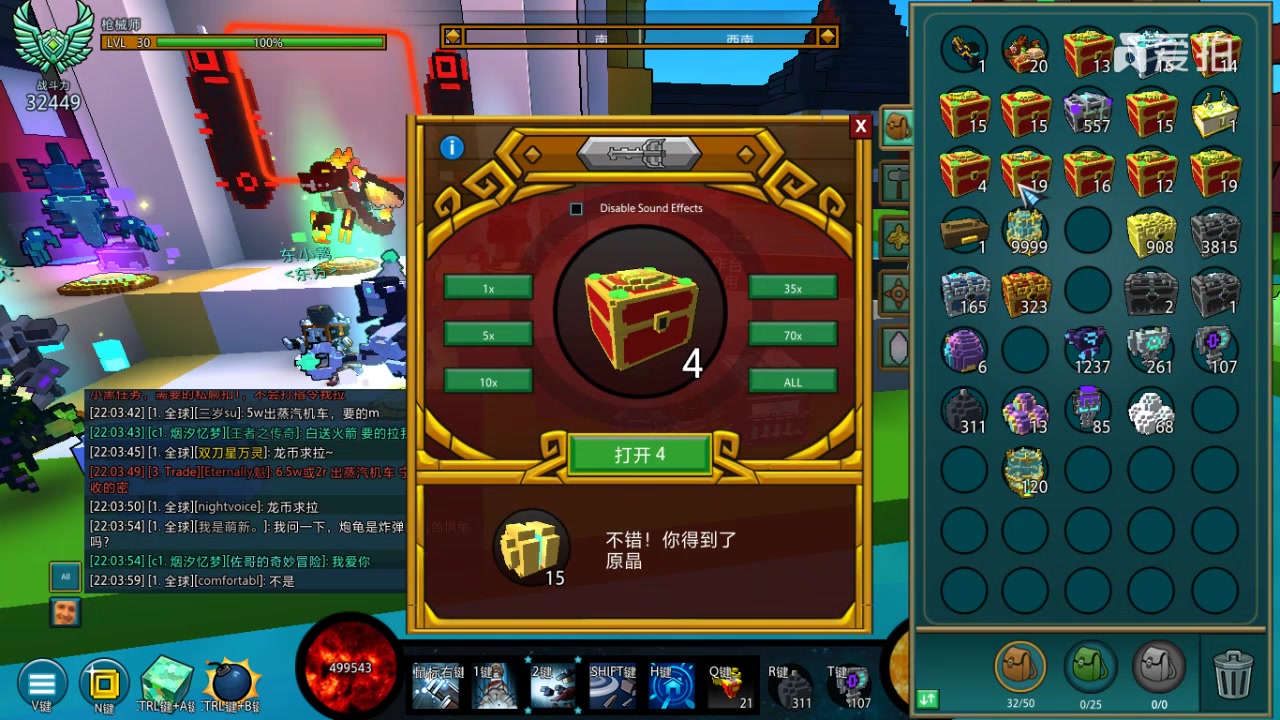Image resolution: width=1280 pixels, height=720 pixels.
Task: Click the All chat channel filter toggle
Action: click(65, 576)
